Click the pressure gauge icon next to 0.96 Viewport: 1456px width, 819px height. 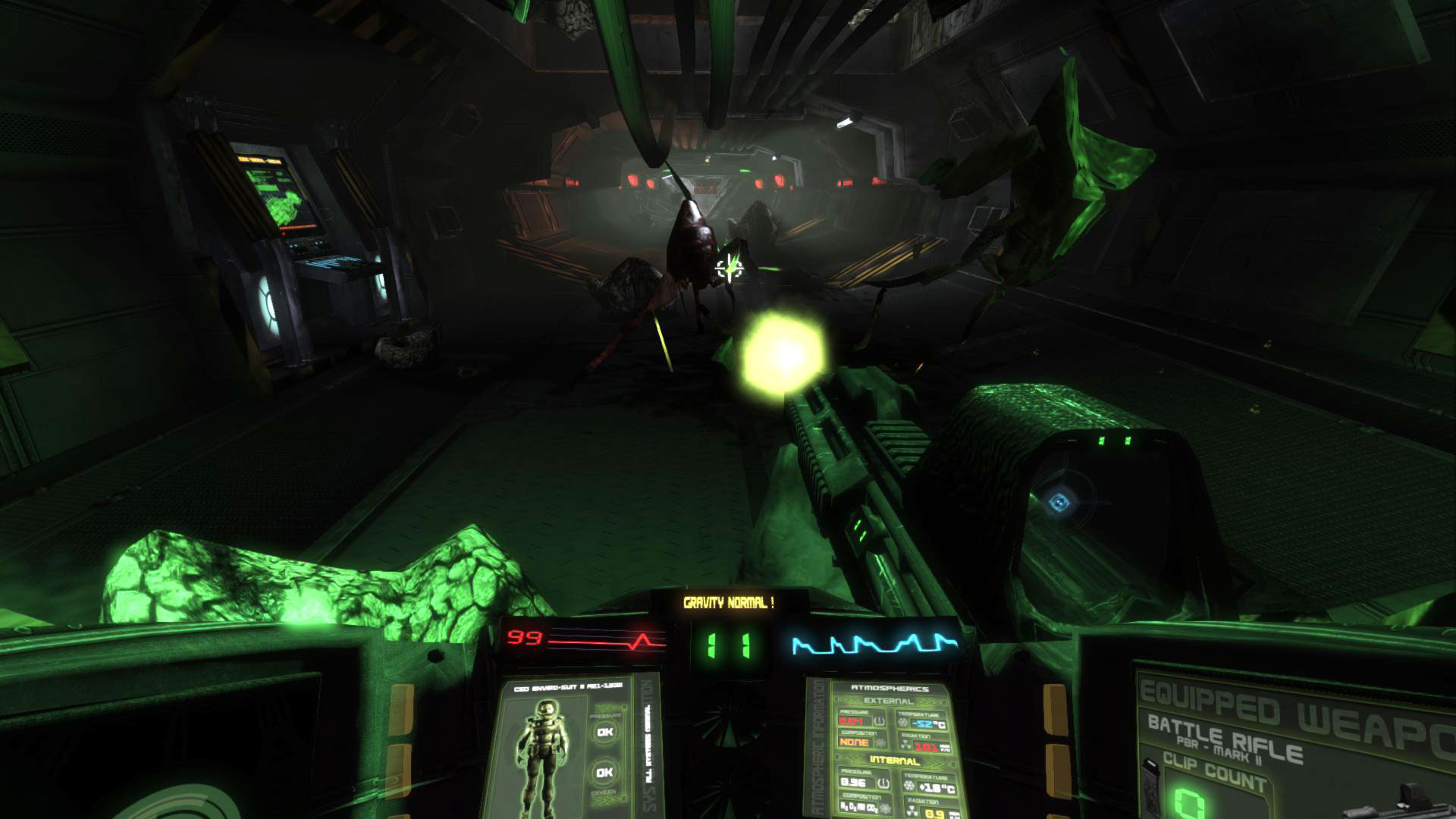coord(883,783)
